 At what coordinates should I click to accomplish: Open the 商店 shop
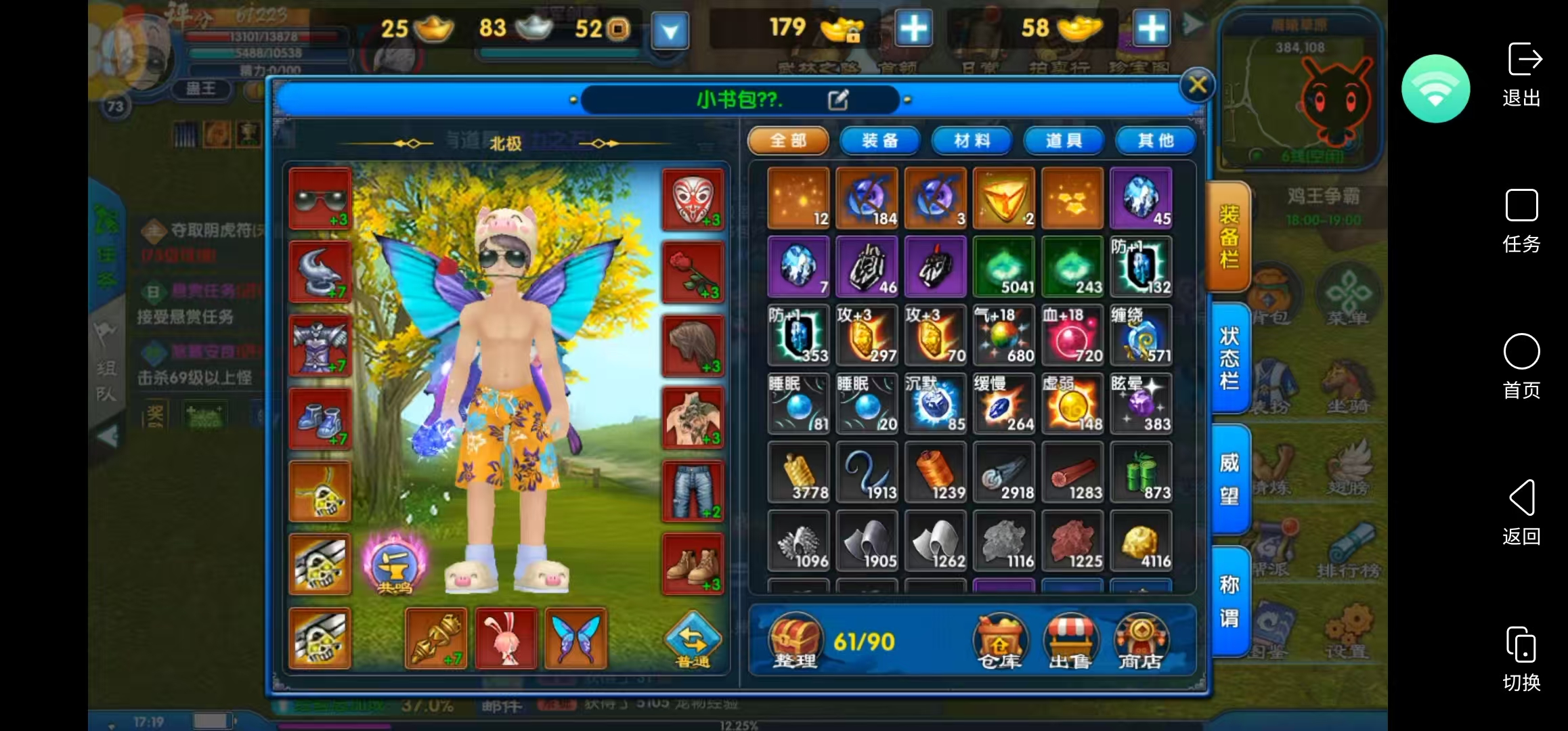click(x=1141, y=642)
